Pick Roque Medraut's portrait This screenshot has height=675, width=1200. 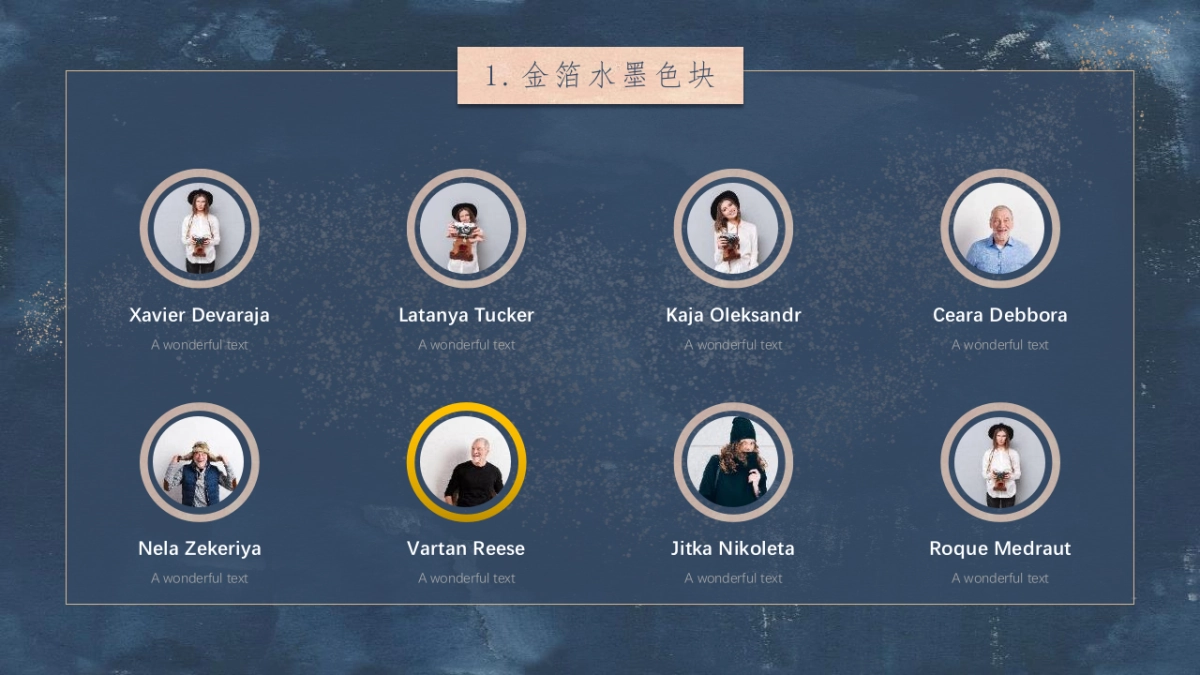pyautogui.click(x=1000, y=462)
